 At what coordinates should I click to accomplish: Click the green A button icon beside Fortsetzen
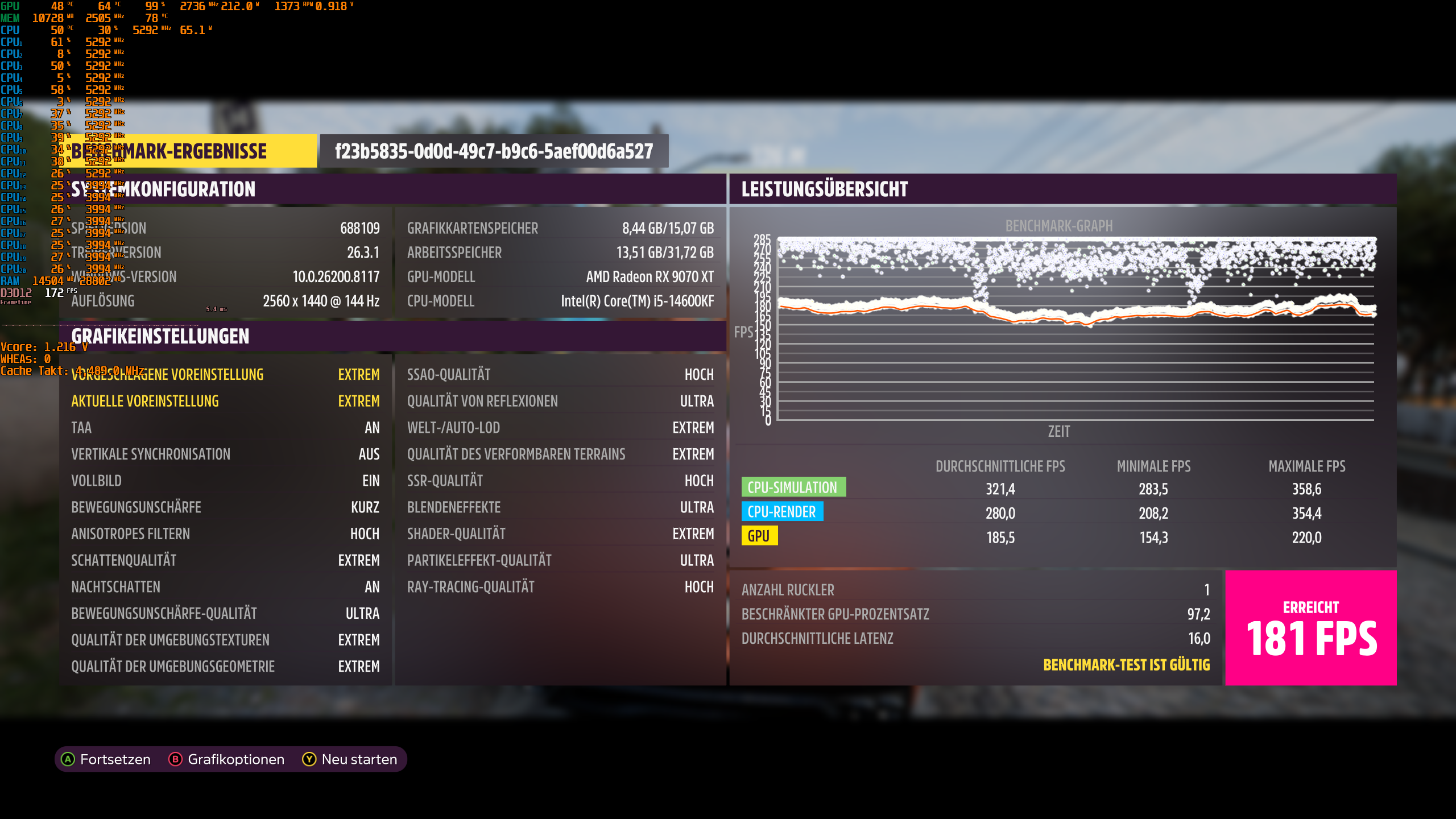point(68,759)
